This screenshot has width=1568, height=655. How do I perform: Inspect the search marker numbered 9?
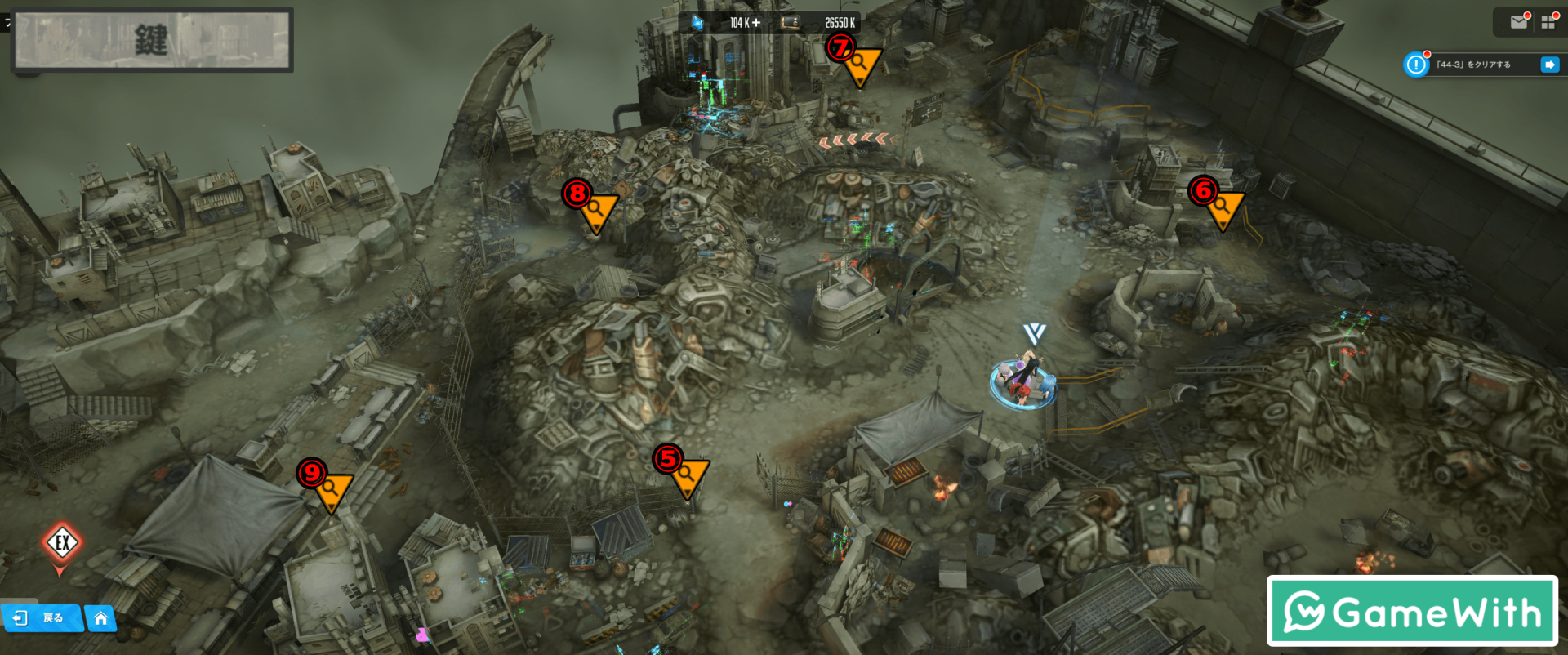click(x=330, y=489)
